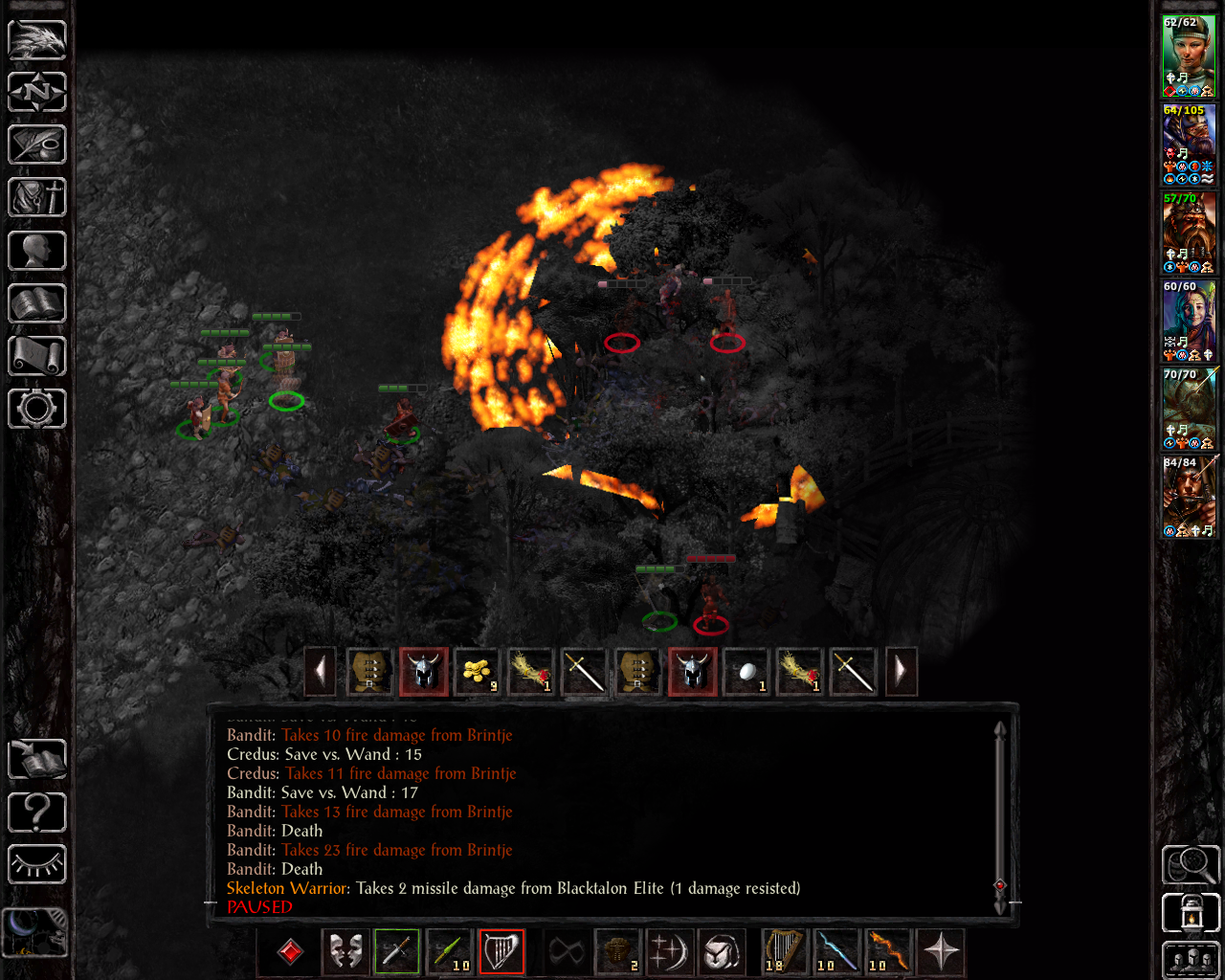Toggle the lantern rest button
The image size is (1225, 980).
[x=1191, y=913]
